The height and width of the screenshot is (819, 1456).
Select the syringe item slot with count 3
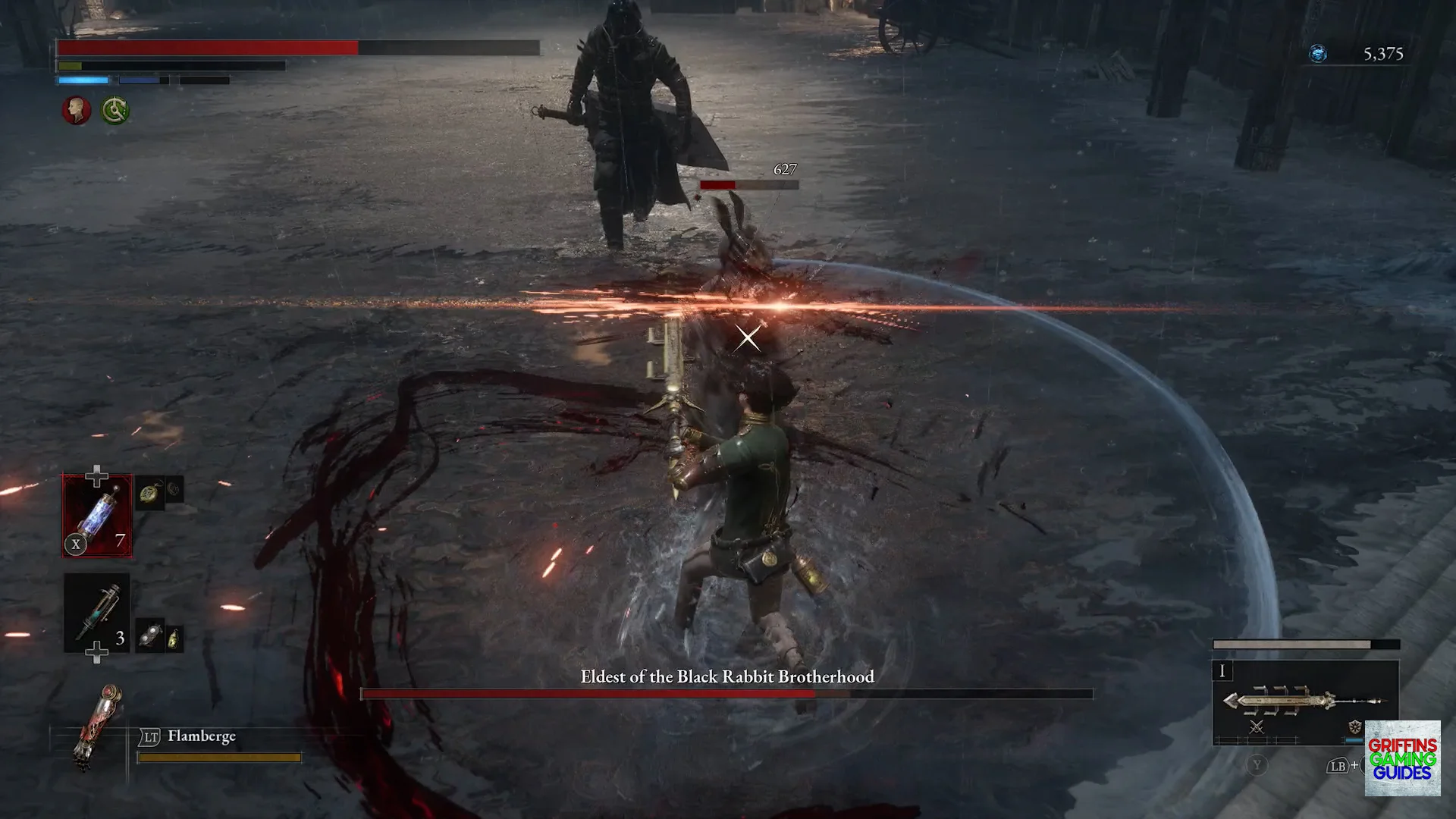point(97,613)
